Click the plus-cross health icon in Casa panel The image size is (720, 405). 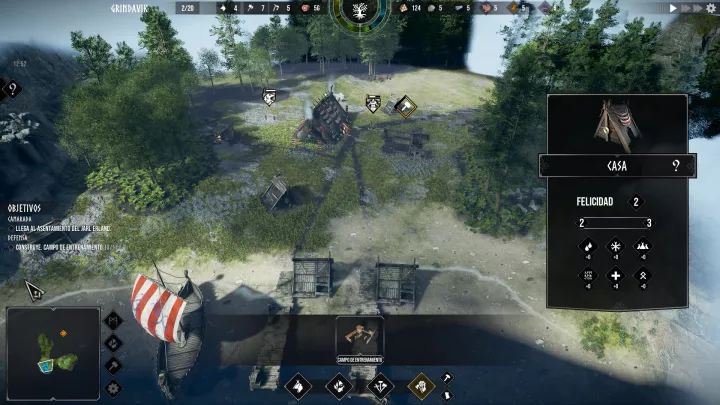tap(615, 276)
